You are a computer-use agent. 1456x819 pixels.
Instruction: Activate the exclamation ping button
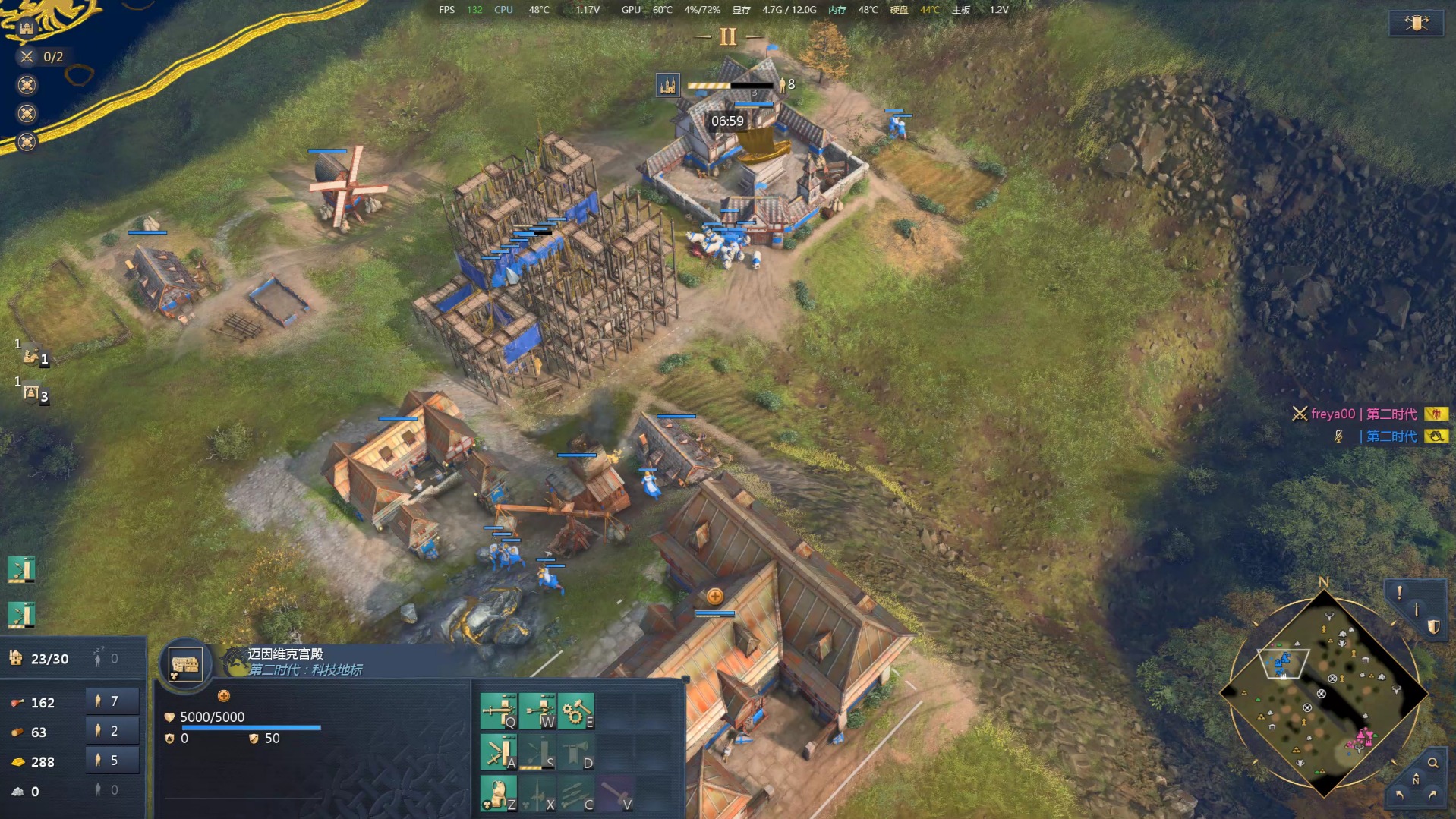point(1399,592)
